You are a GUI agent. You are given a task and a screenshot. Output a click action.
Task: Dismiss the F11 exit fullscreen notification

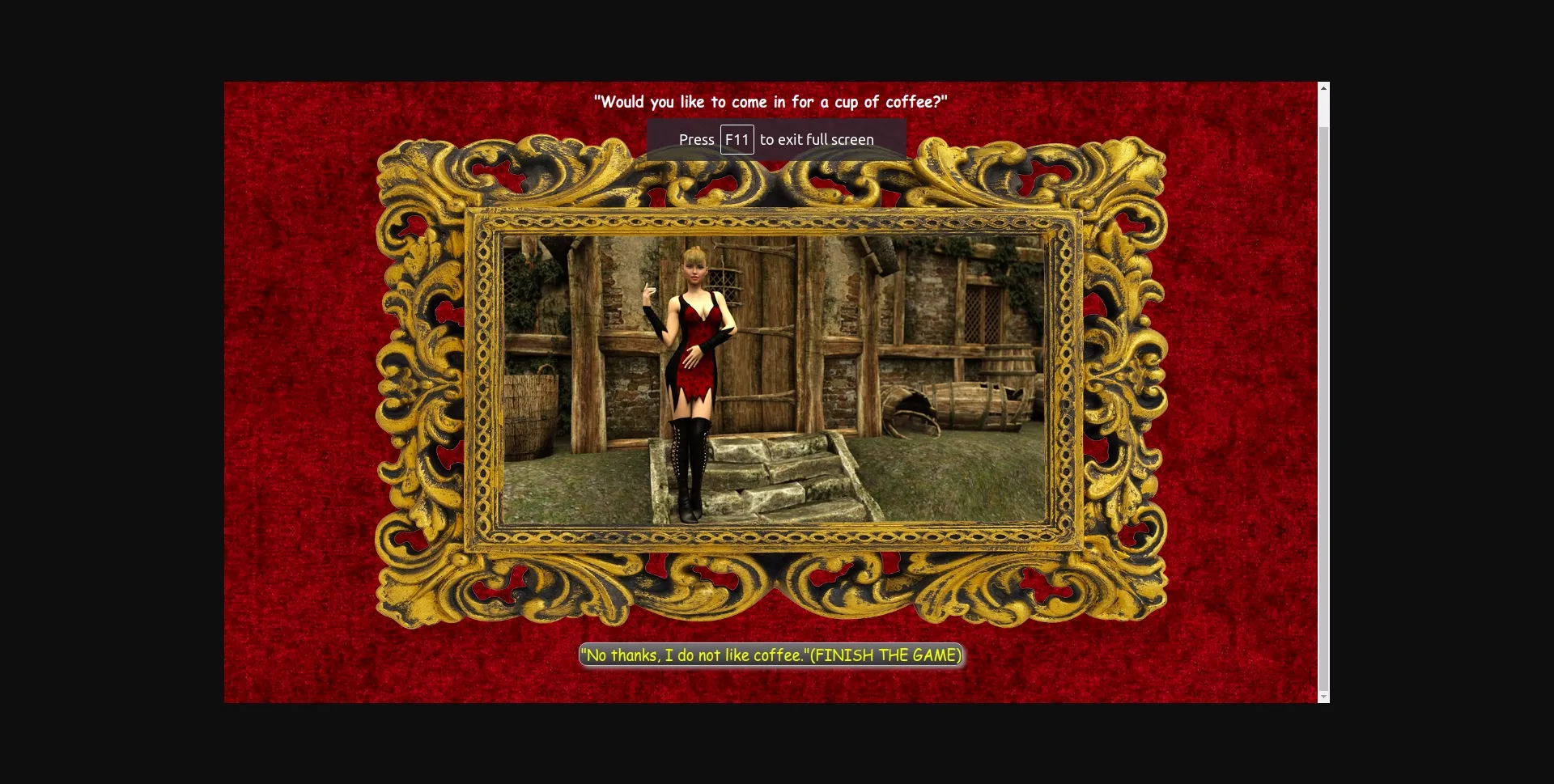pyautogui.click(x=775, y=139)
